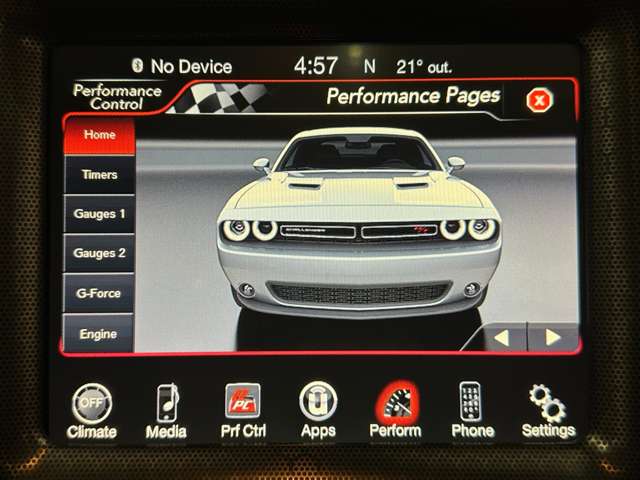Select the Perform icon in bottom bar
The width and height of the screenshot is (640, 480).
click(395, 409)
